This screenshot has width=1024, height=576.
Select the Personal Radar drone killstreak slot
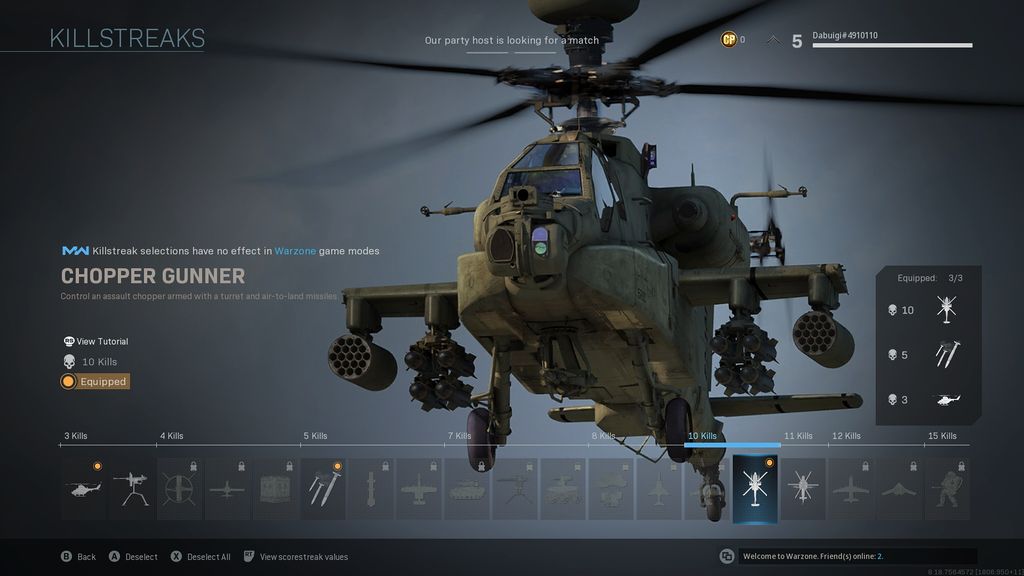84,489
